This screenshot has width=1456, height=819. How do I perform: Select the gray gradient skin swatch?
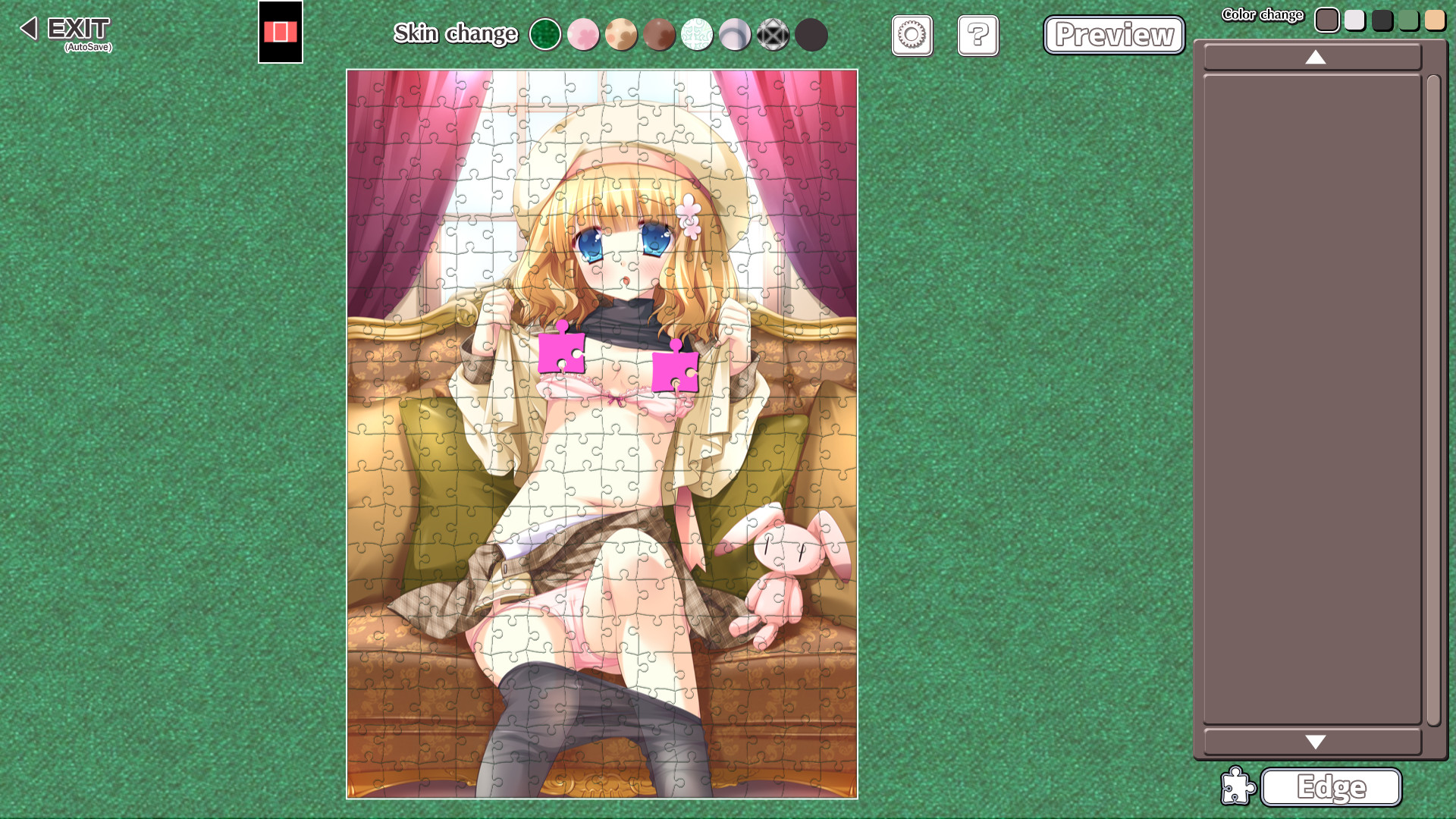(735, 35)
